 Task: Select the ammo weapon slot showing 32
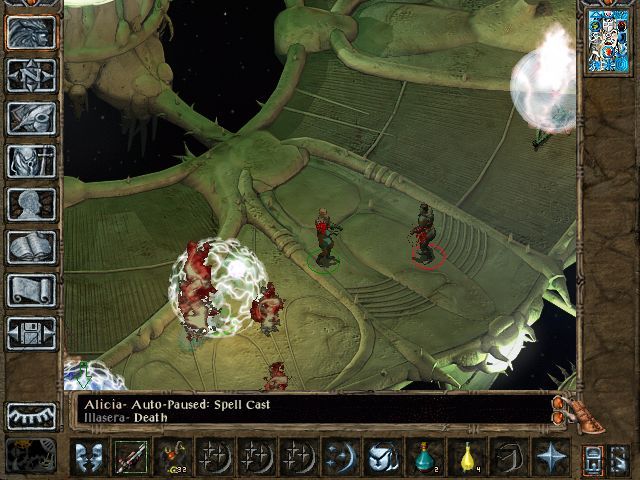pyautogui.click(x=173, y=458)
